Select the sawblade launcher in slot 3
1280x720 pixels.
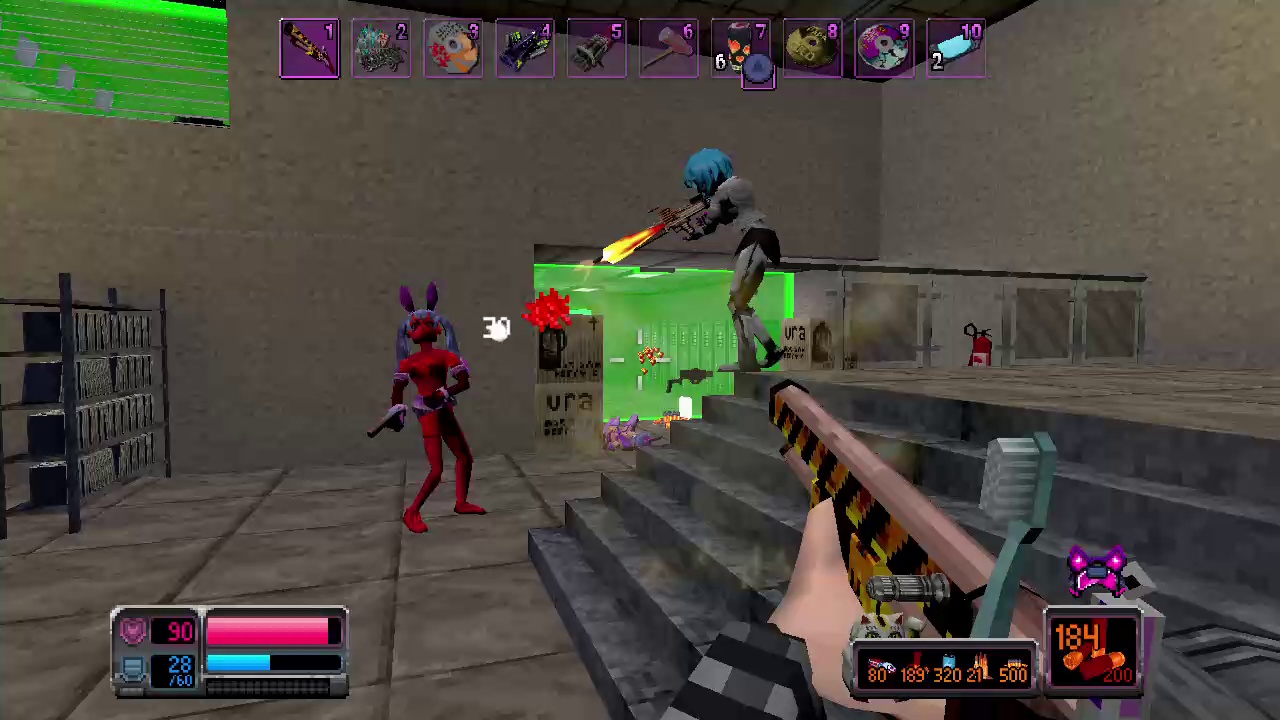click(x=454, y=47)
